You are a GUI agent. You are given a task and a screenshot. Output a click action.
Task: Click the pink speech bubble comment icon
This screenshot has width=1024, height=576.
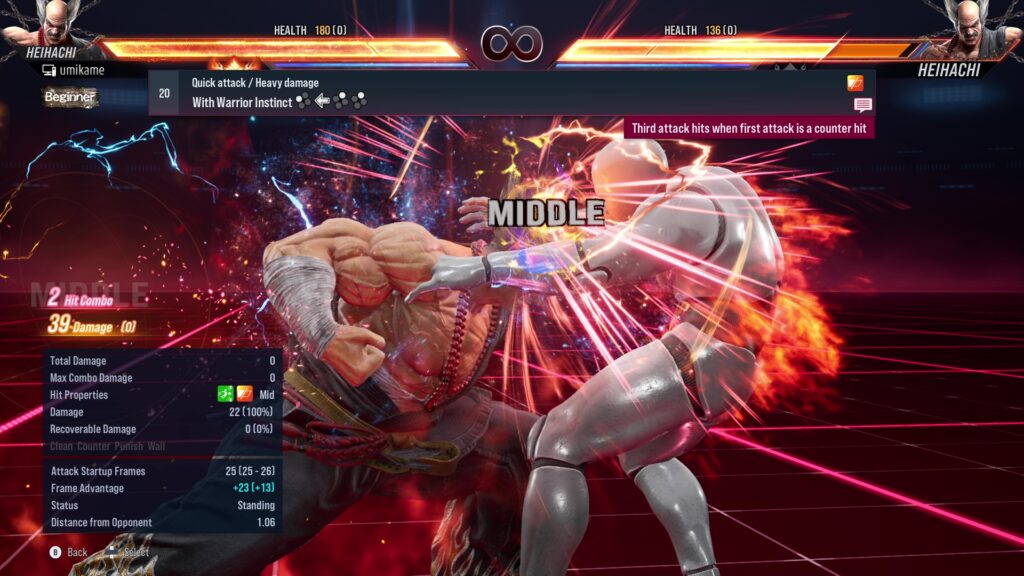coord(862,105)
